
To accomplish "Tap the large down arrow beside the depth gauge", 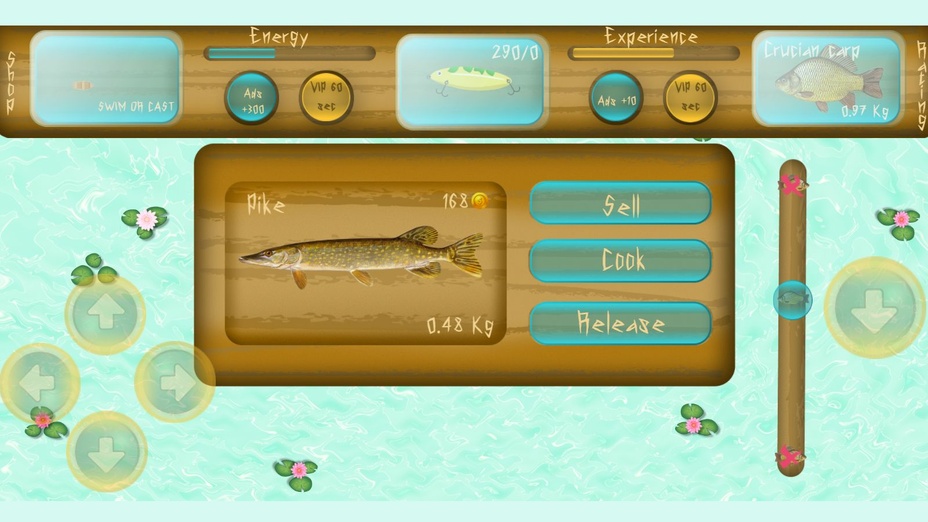I will [x=873, y=308].
